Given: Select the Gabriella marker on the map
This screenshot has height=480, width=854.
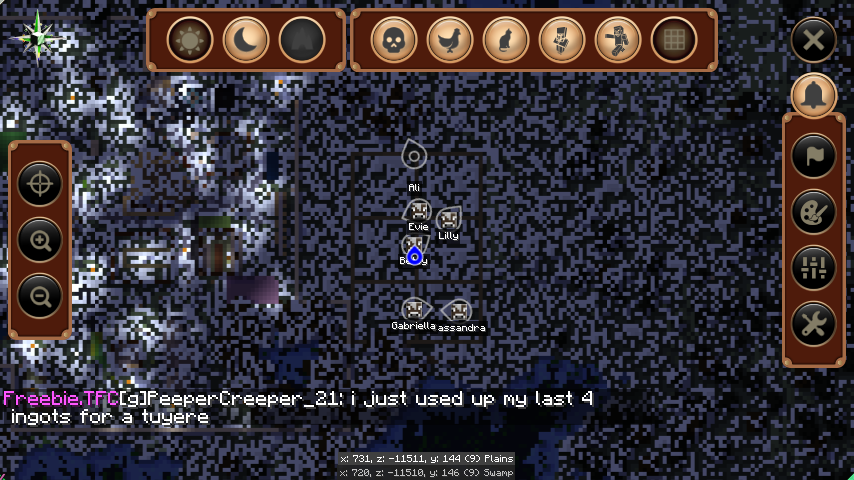Looking at the screenshot, I should [412, 309].
